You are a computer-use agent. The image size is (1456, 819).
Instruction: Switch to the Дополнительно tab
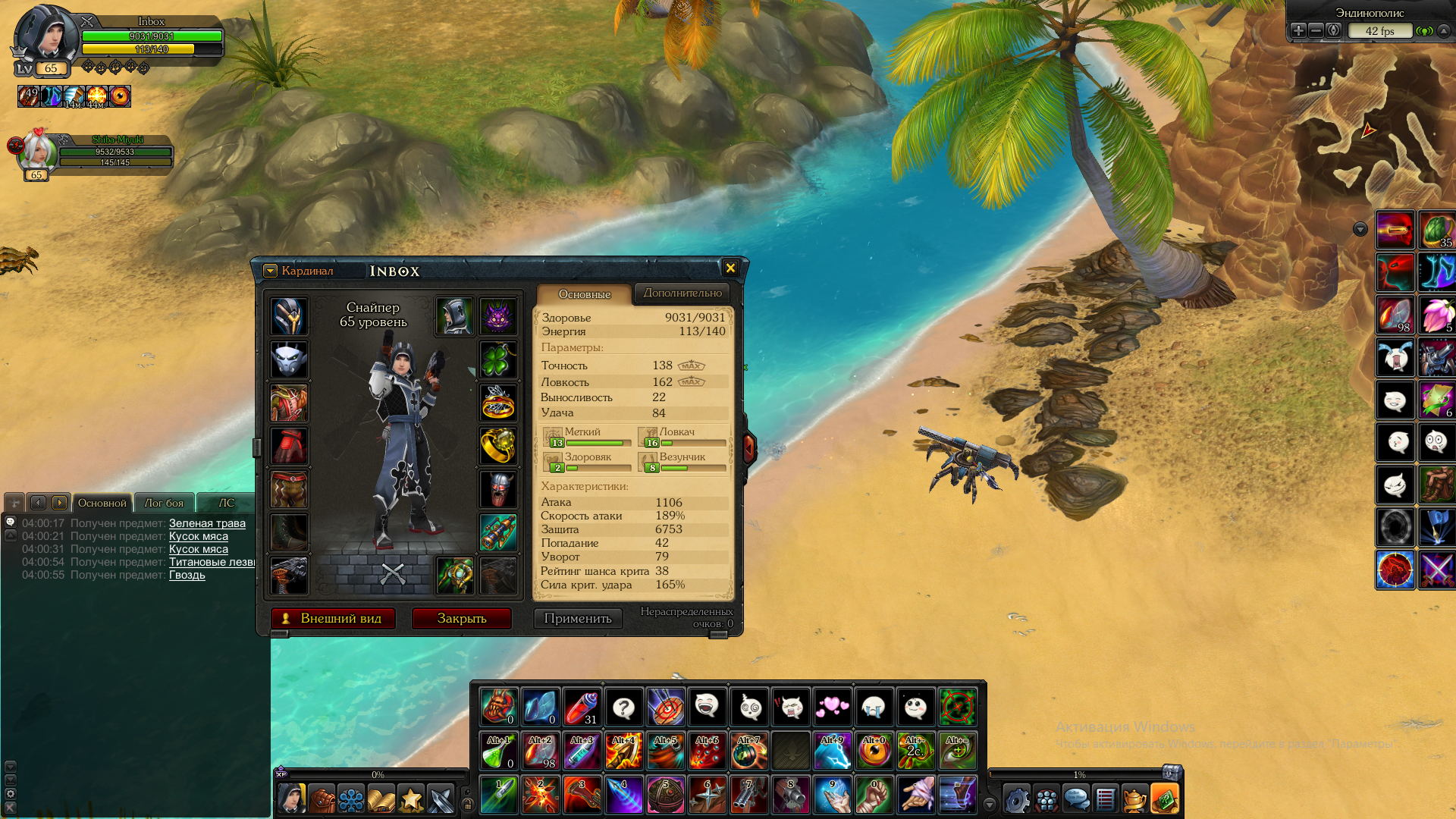(682, 293)
